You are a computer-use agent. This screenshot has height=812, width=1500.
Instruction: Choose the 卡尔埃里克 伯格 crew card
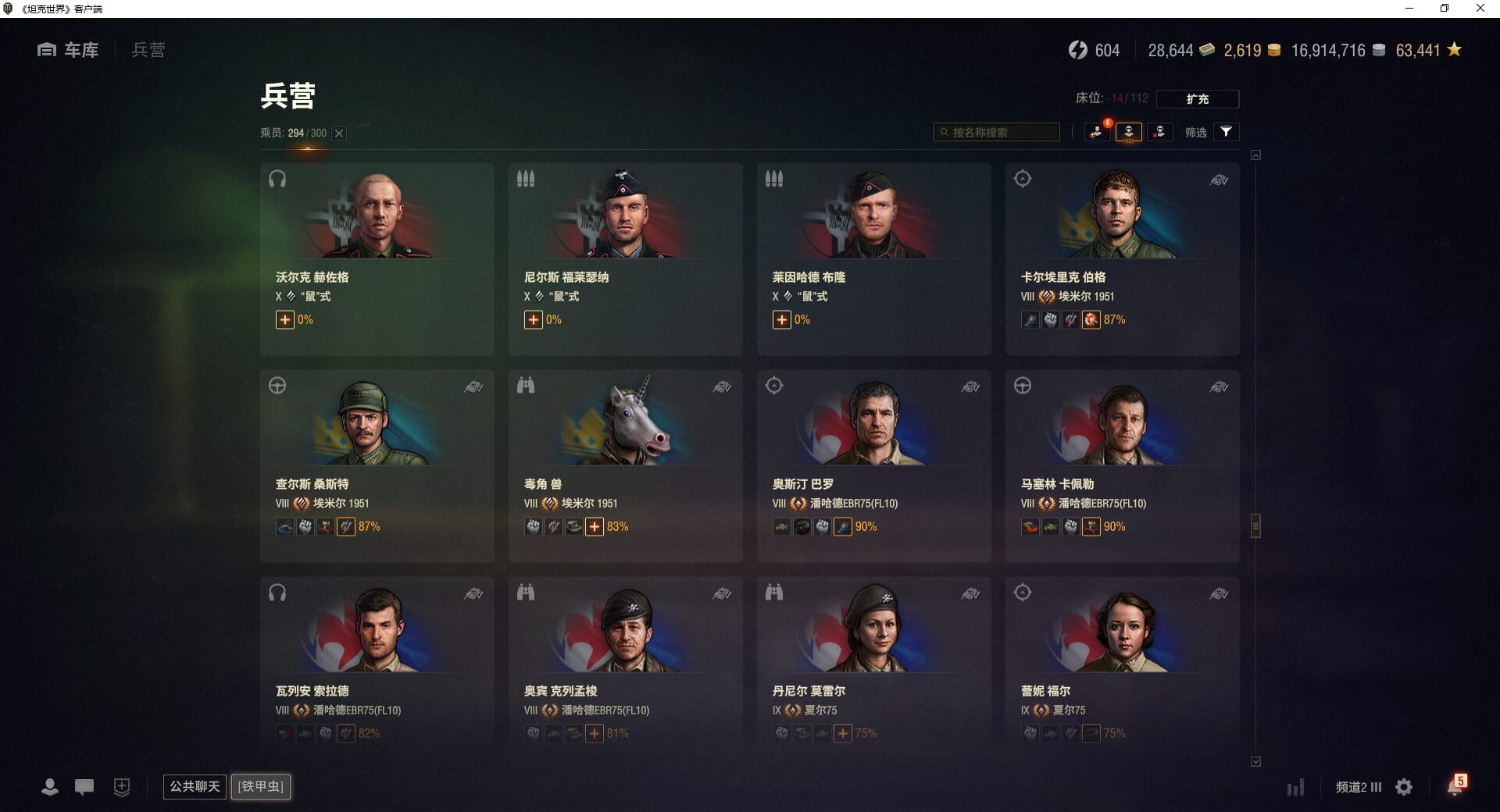(x=1122, y=258)
